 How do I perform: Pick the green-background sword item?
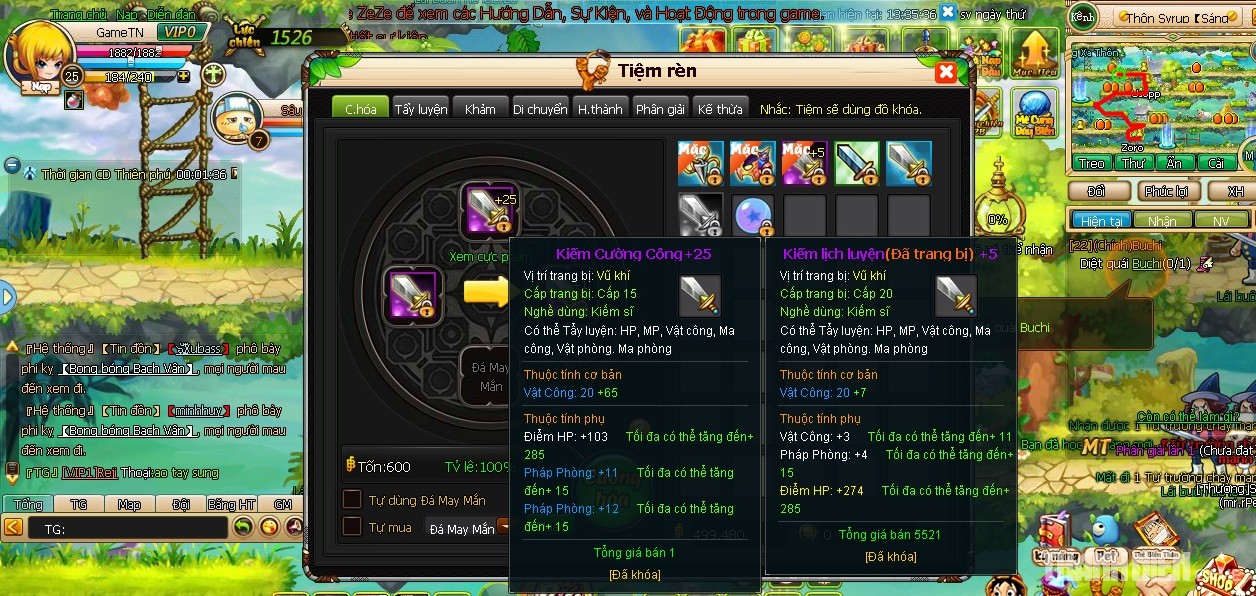pos(856,164)
